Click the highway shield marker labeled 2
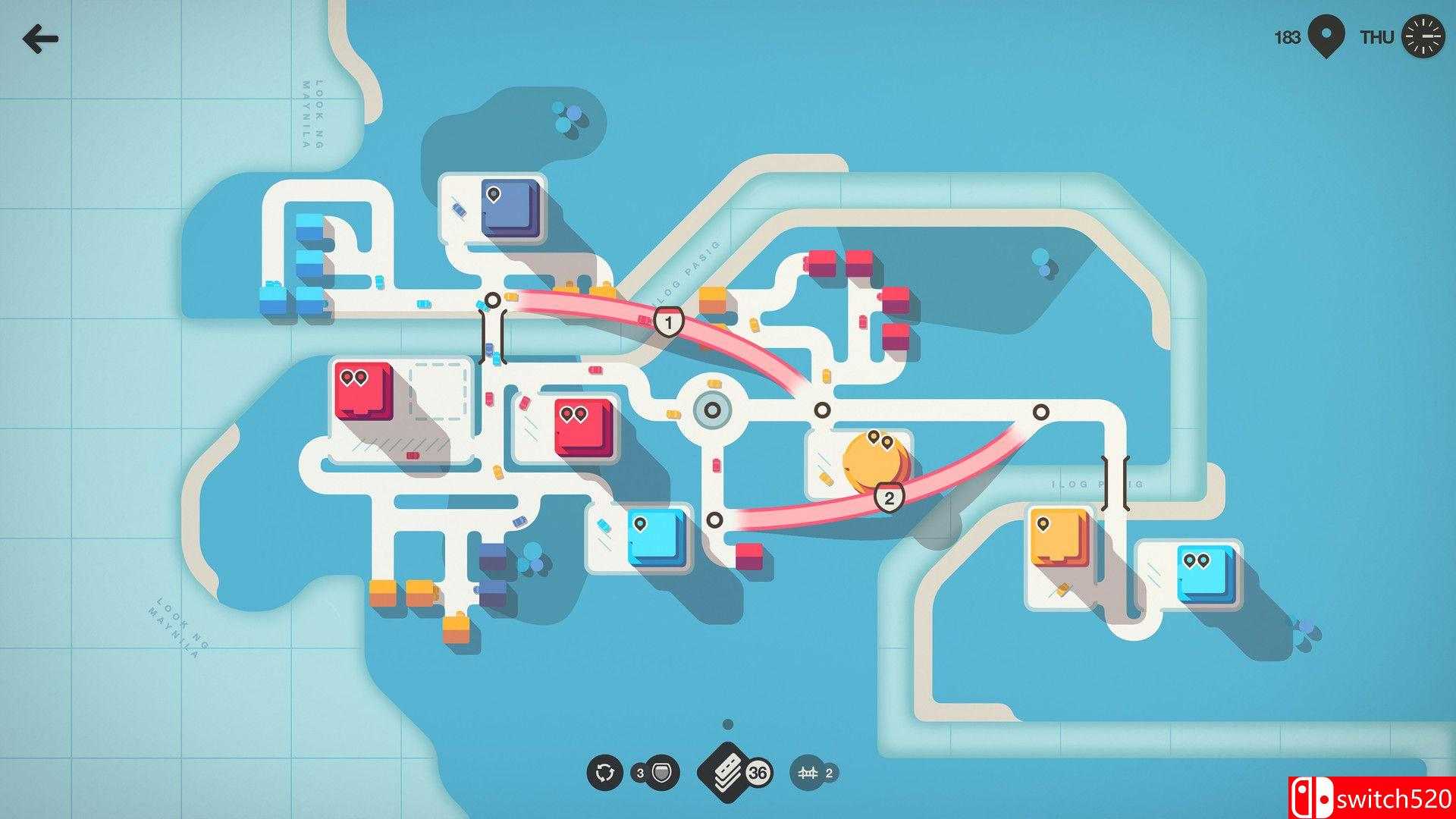Screen dimensions: 1456x819 tap(889, 497)
